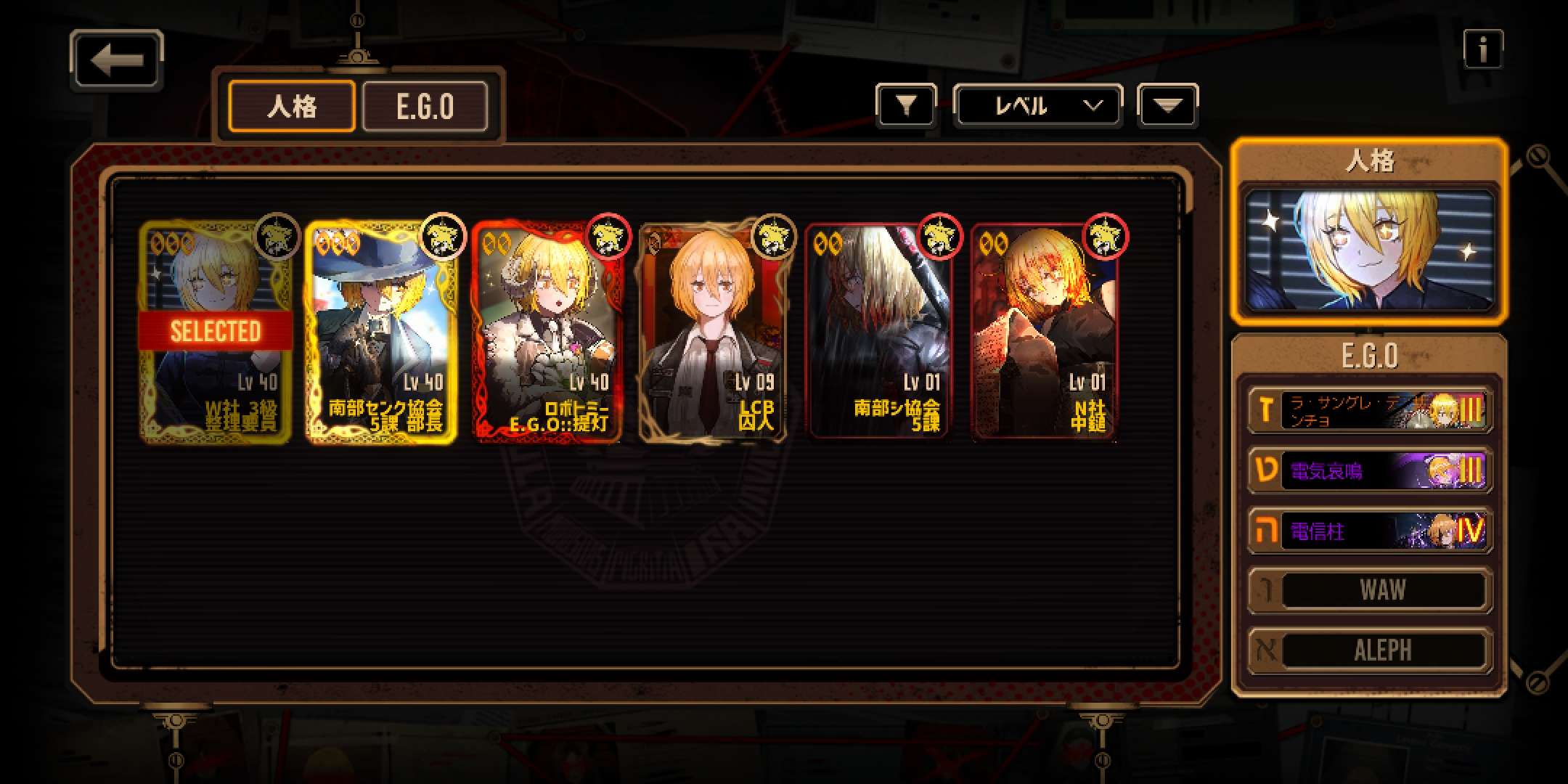This screenshot has width=1568, height=784.
Task: Choose the empty WAW E.G.O slot
Action: [x=1369, y=590]
